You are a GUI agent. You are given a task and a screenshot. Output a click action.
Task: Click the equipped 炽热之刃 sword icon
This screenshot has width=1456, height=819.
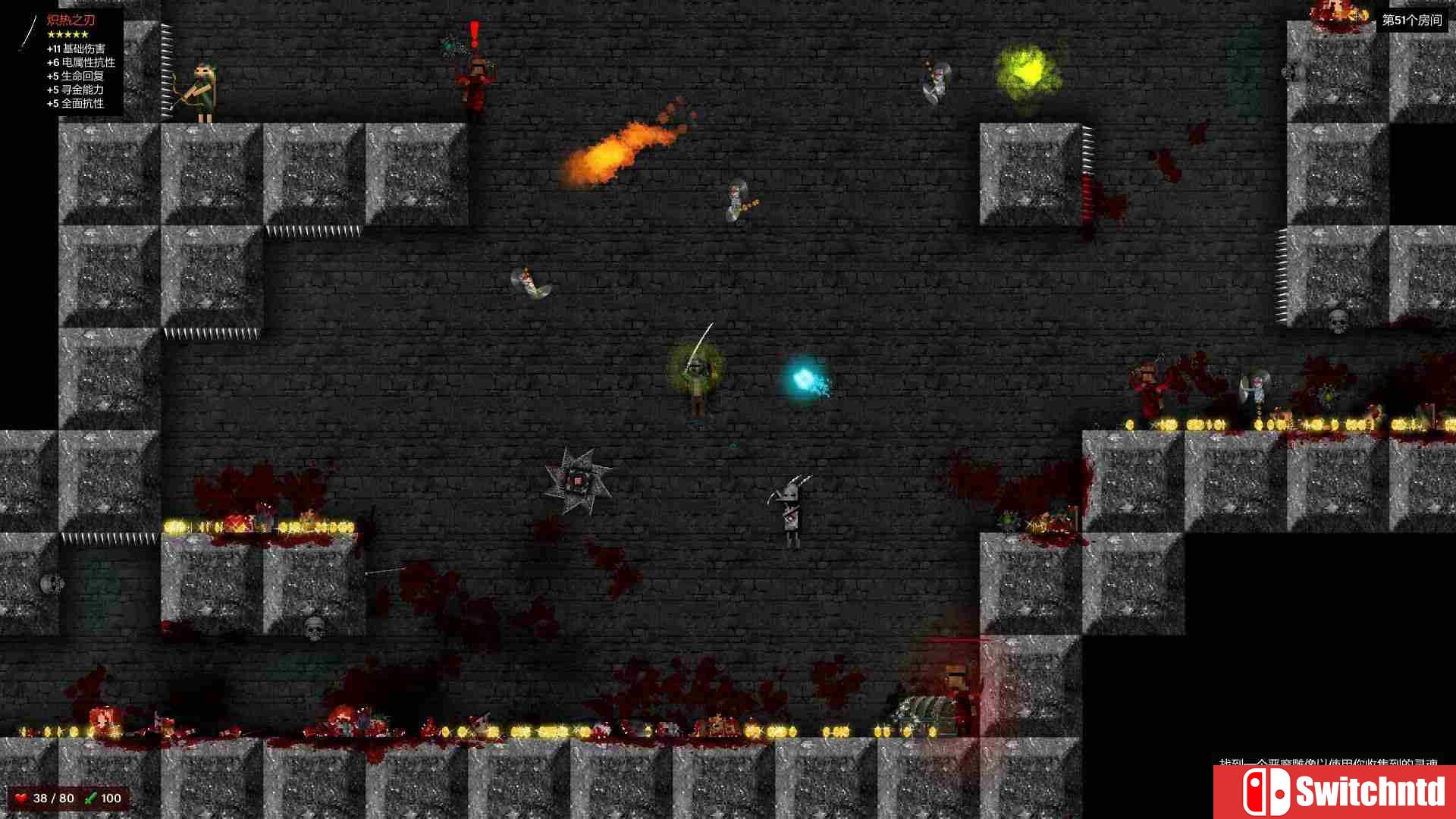(x=29, y=34)
